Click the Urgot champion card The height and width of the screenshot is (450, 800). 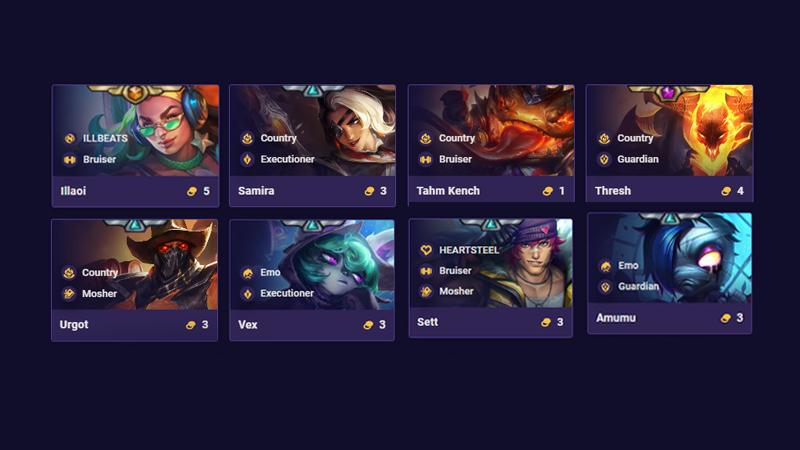click(135, 280)
